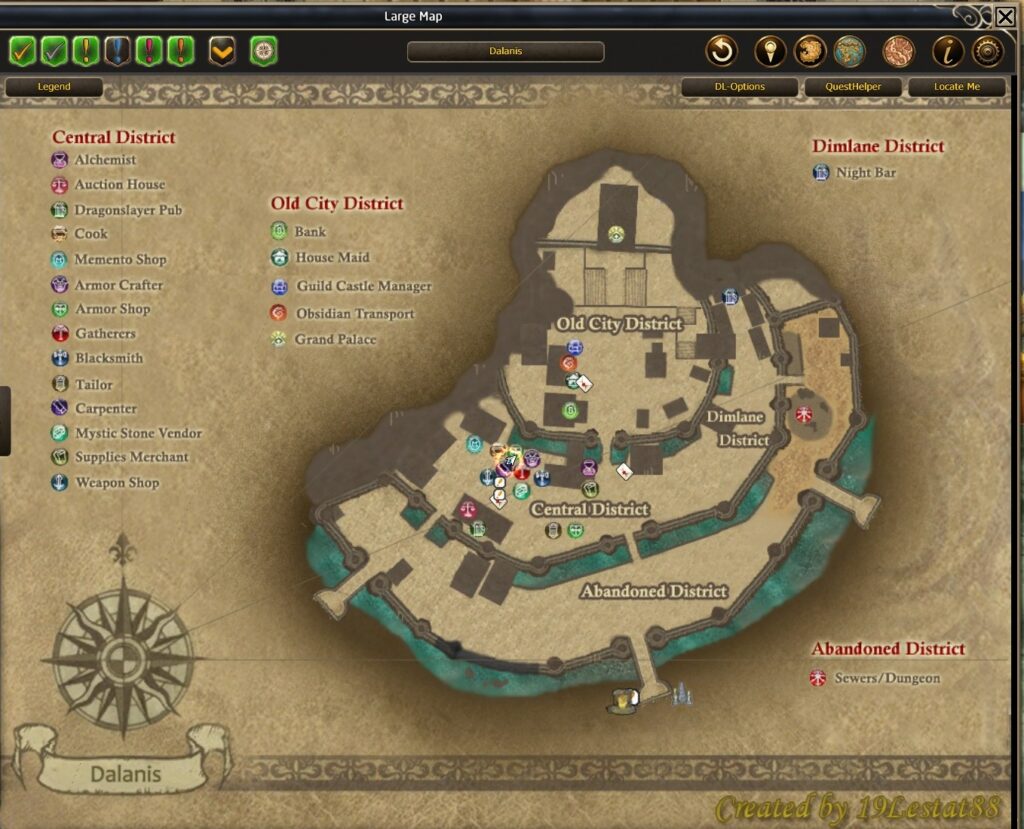Toggle the grey checkmark quest filter
Viewport: 1024px width, 829px height.
tap(54, 50)
